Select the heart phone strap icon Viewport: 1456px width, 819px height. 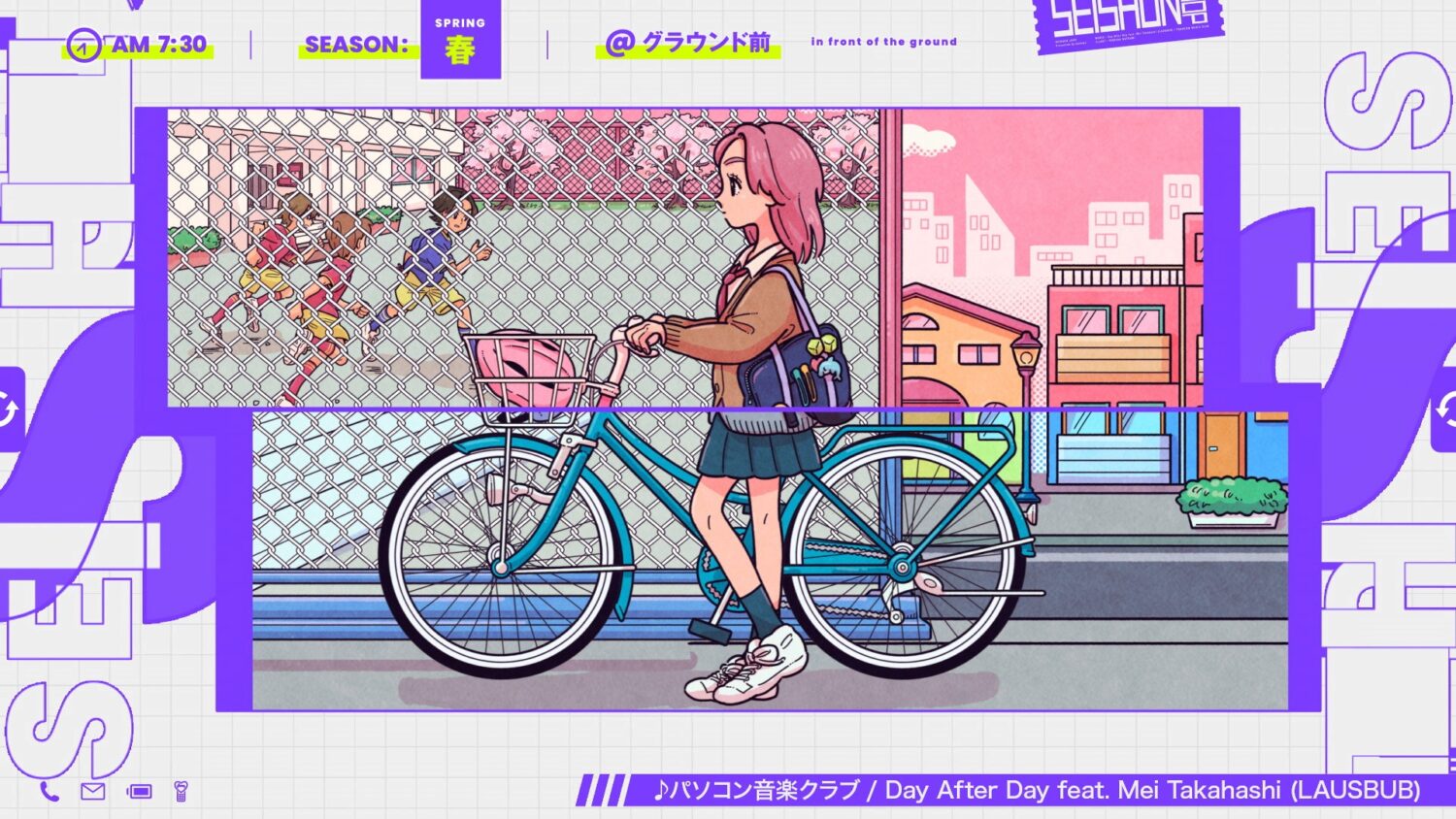pos(181,792)
